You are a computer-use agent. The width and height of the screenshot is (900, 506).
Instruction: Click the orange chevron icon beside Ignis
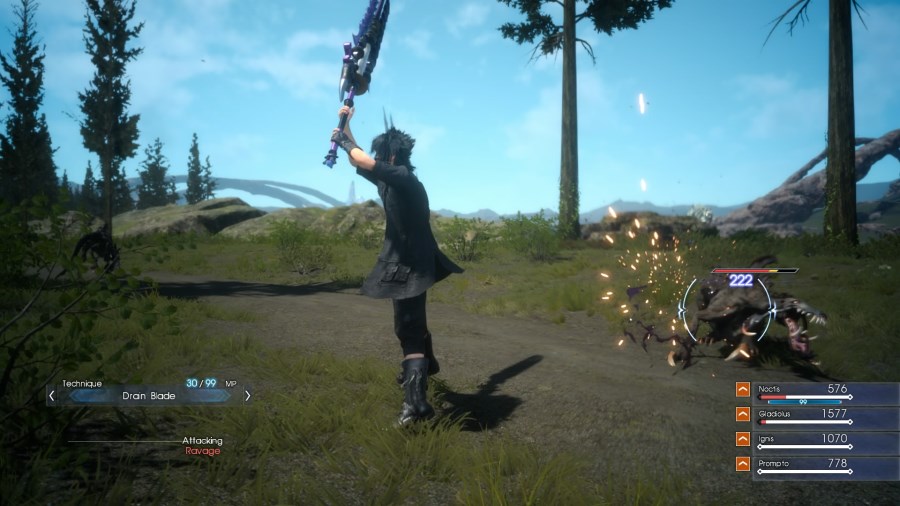point(743,439)
